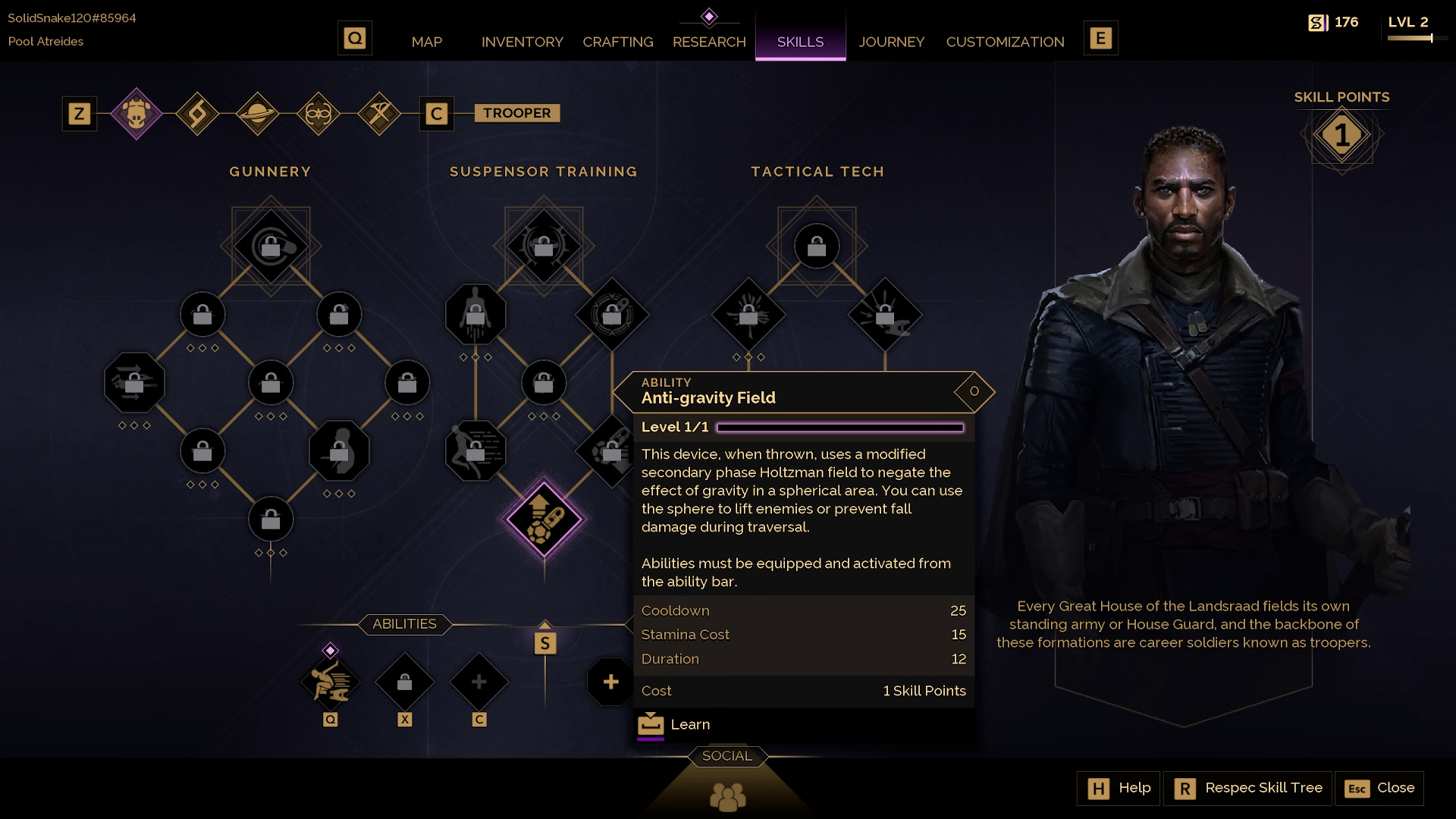Select the crossed tools class icon

pyautogui.click(x=378, y=114)
